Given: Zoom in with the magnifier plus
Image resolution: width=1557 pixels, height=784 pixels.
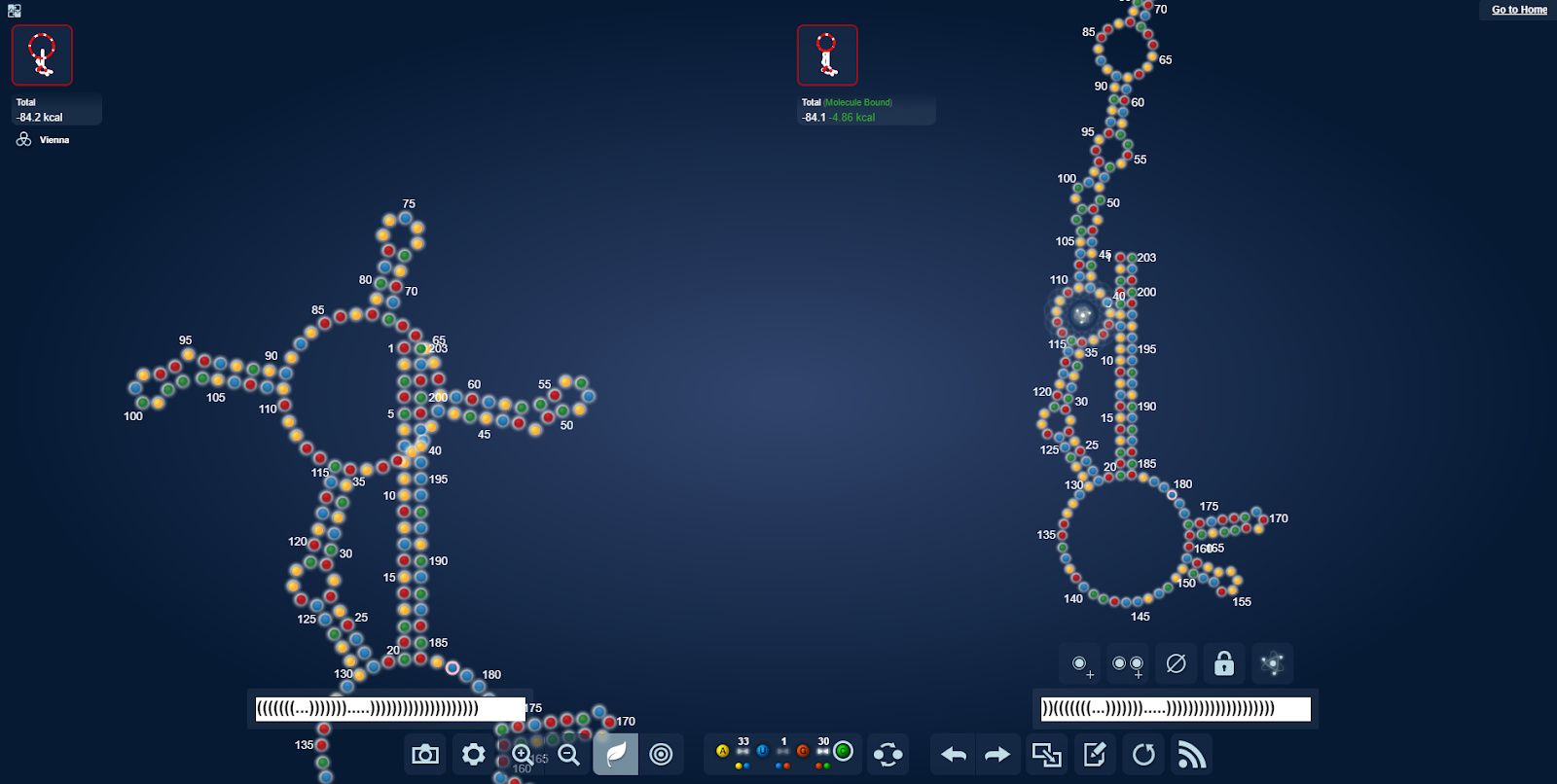Looking at the screenshot, I should click(523, 755).
